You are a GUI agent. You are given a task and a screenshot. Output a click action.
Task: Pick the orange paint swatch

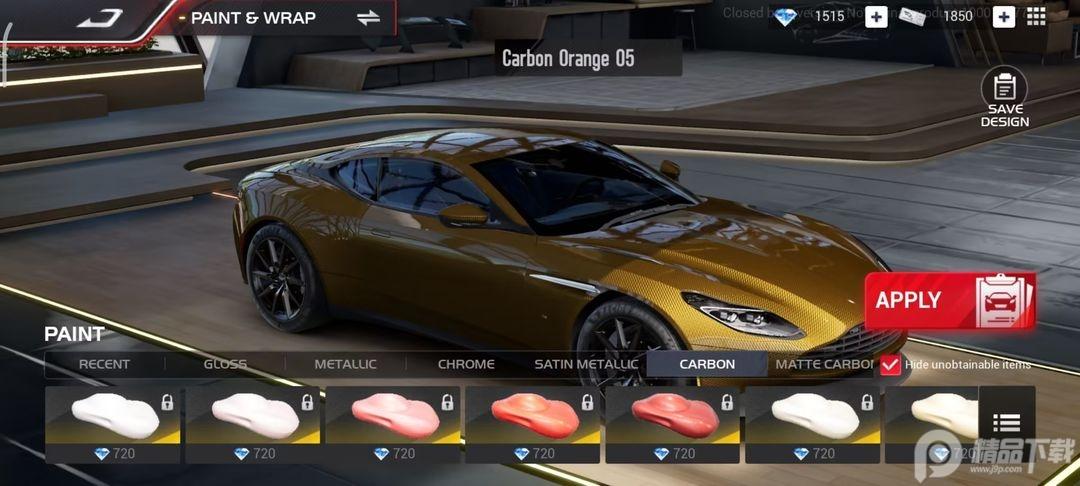click(x=532, y=416)
